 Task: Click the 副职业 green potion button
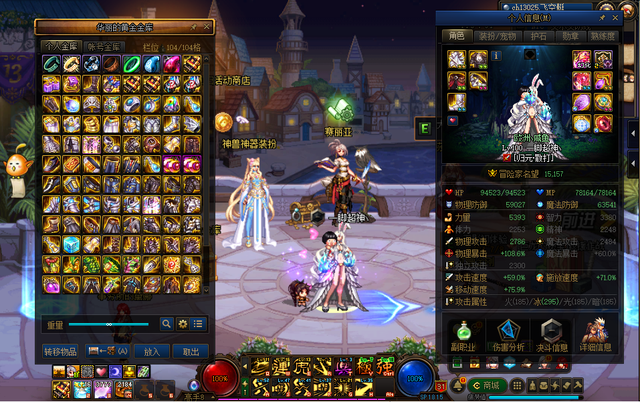[462, 336]
